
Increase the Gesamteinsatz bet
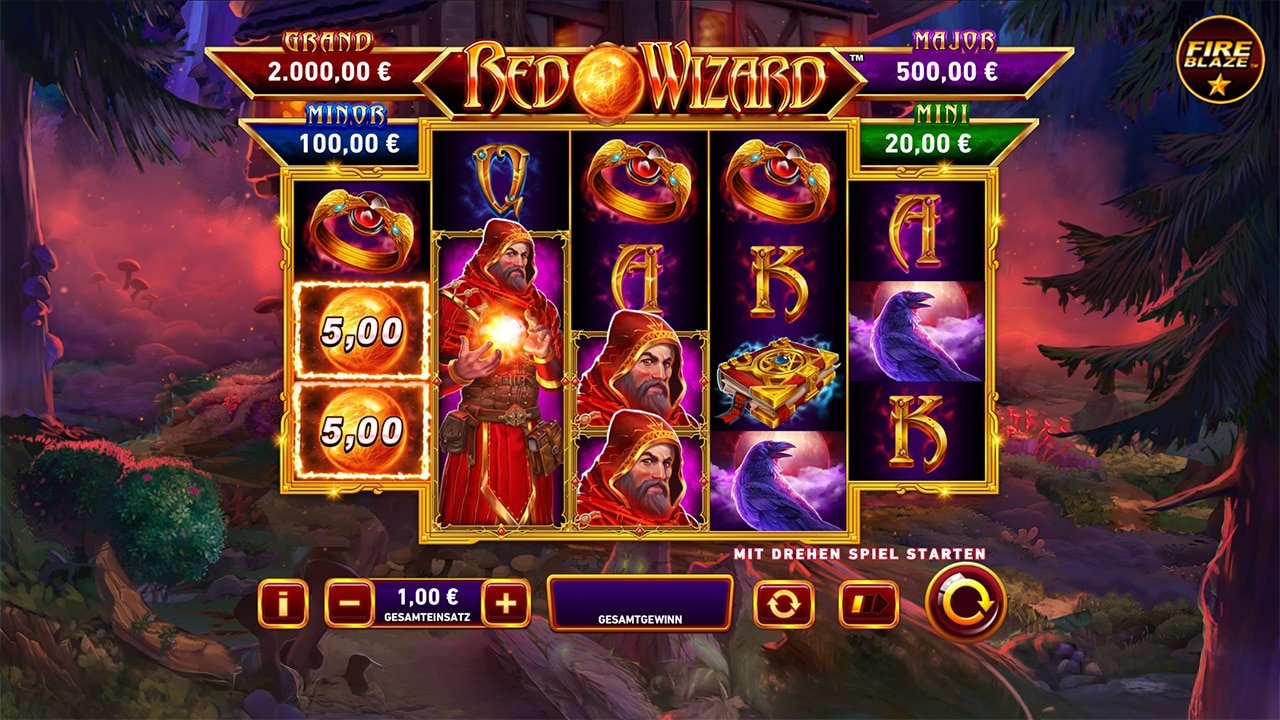[x=508, y=601]
